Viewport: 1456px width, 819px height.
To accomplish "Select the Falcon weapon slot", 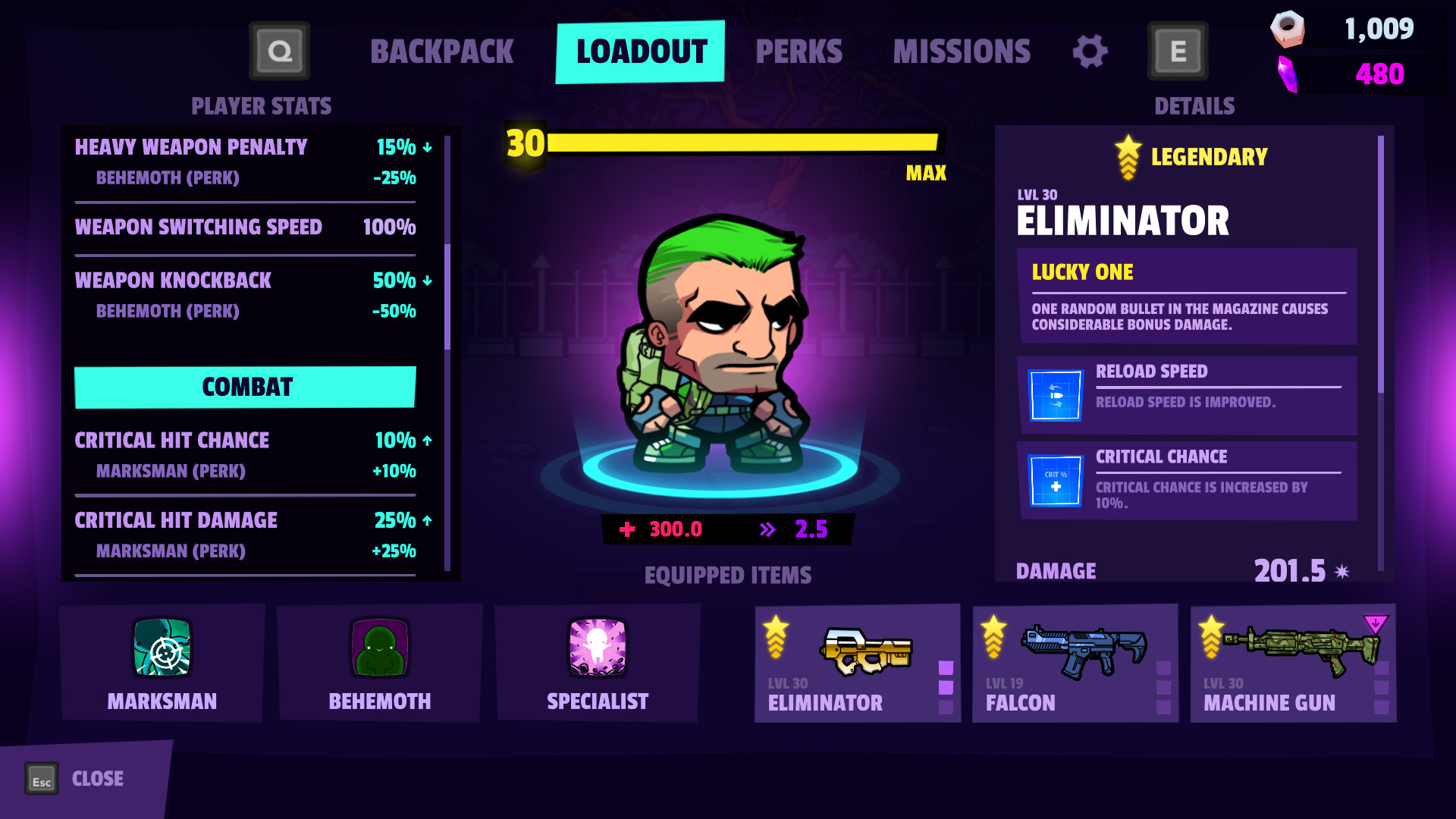I will [x=1075, y=664].
